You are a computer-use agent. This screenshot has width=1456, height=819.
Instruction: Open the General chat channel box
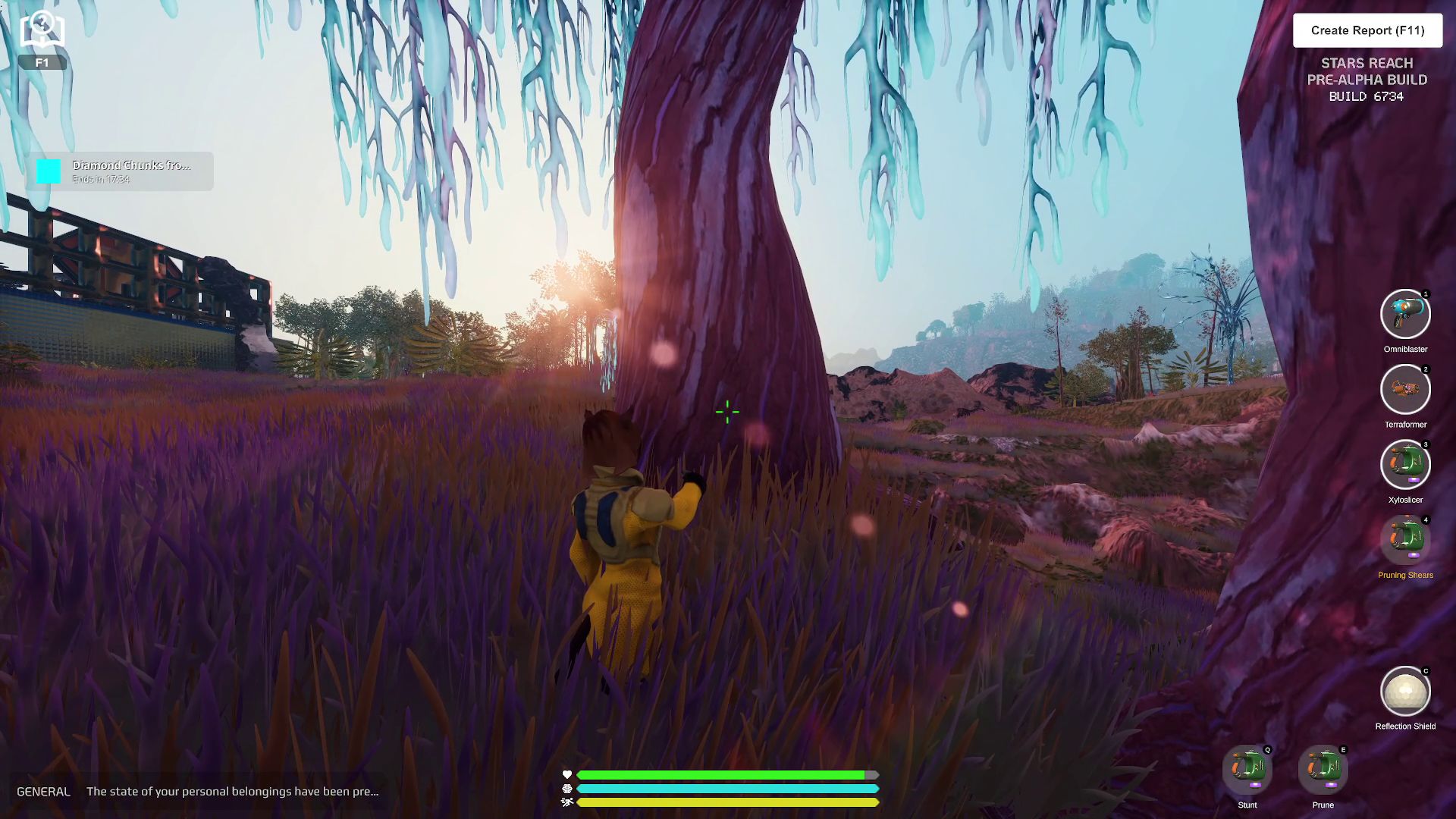coord(197,791)
